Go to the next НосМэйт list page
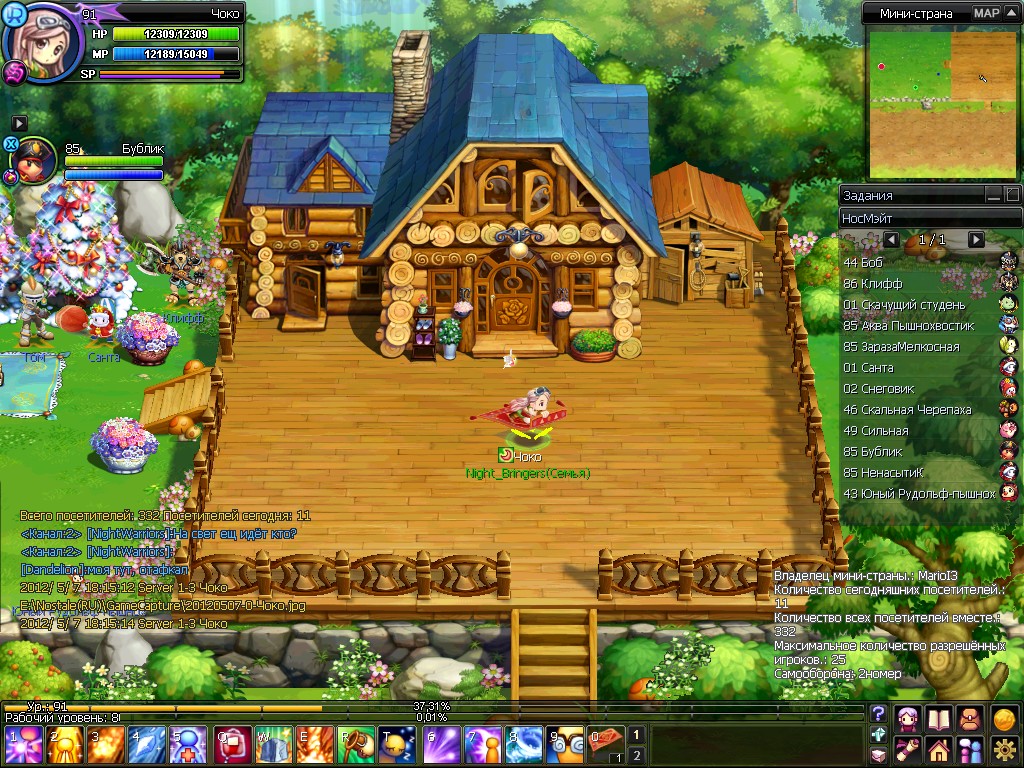This screenshot has height=768, width=1024. [976, 240]
